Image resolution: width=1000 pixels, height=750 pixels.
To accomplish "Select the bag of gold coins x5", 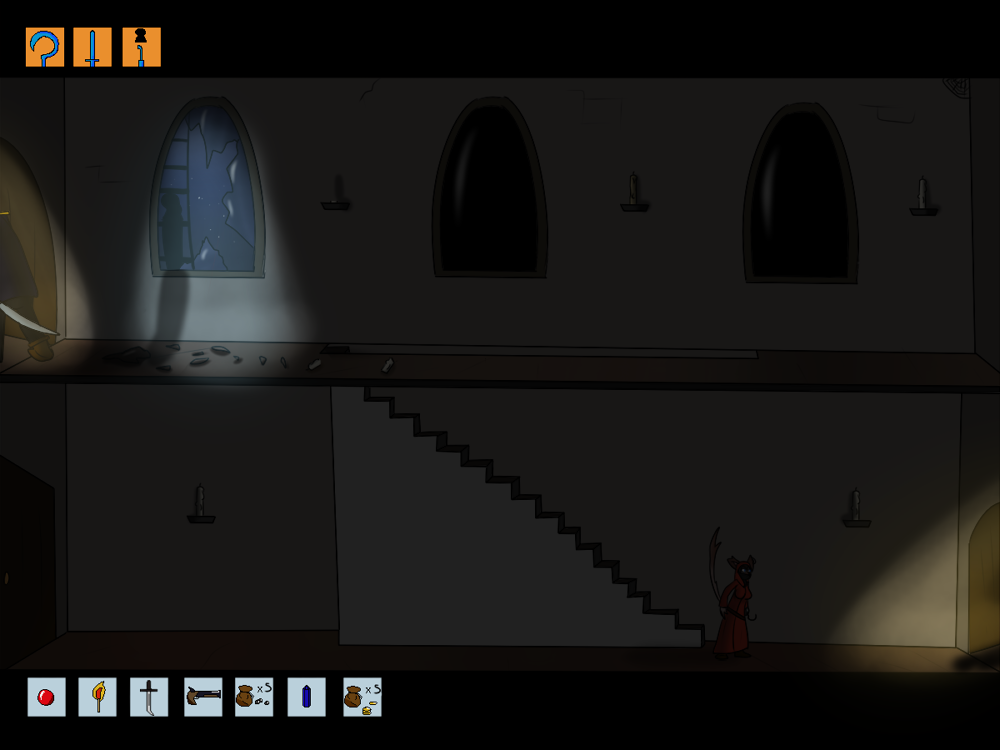I will pos(362,697).
